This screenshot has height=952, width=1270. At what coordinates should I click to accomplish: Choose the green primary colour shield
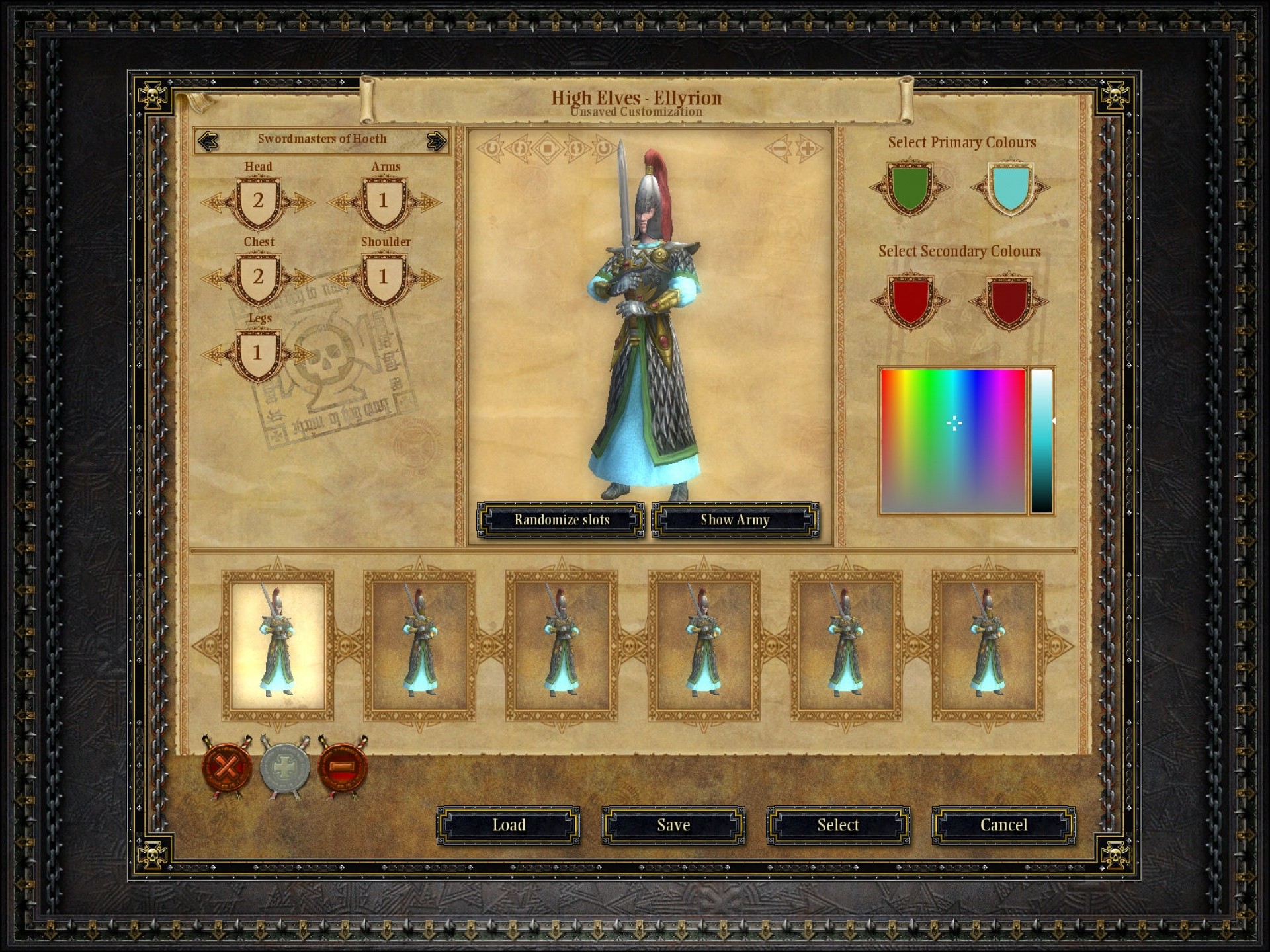pos(910,188)
